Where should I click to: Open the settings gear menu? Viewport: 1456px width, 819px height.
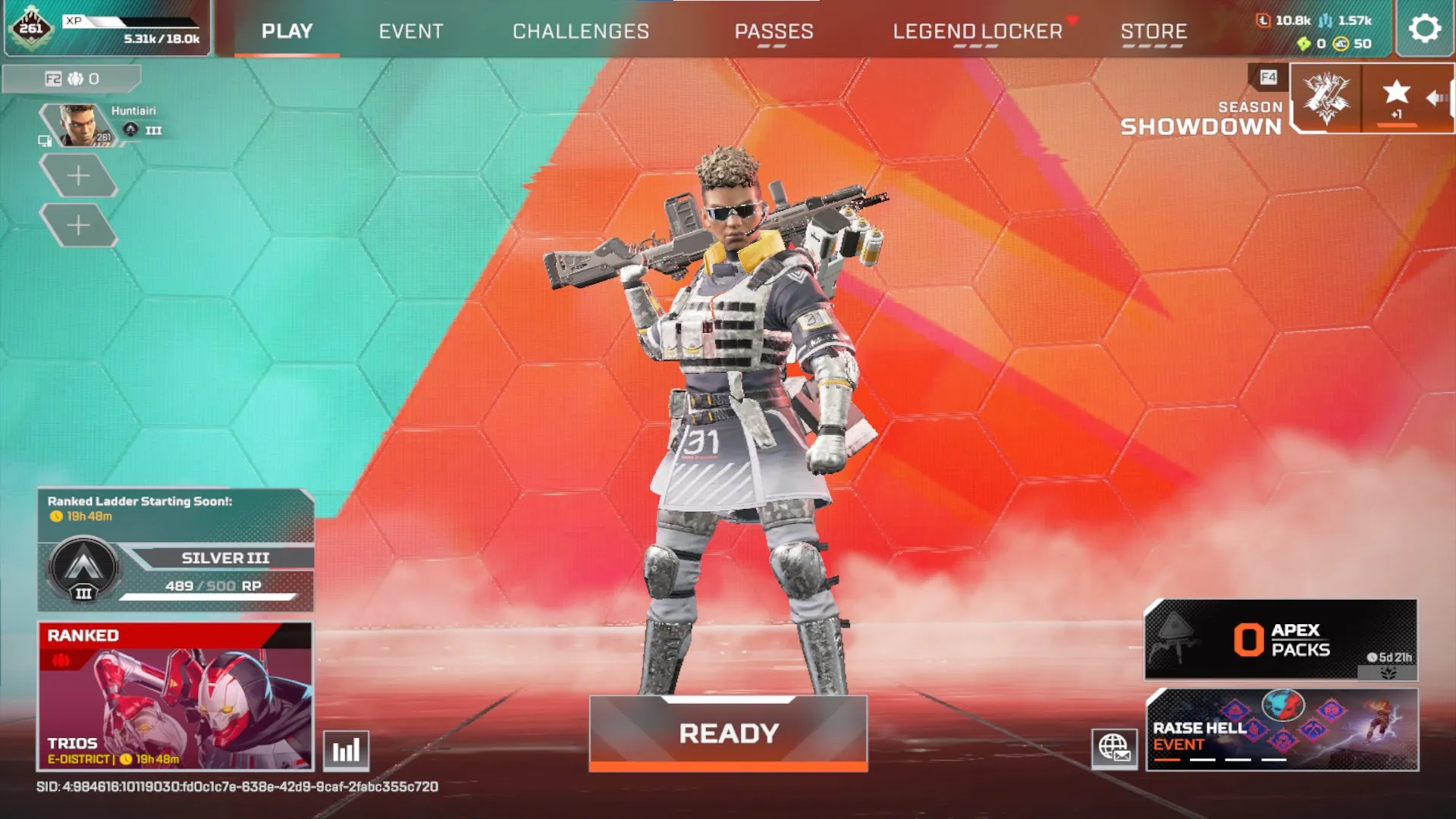(x=1425, y=29)
